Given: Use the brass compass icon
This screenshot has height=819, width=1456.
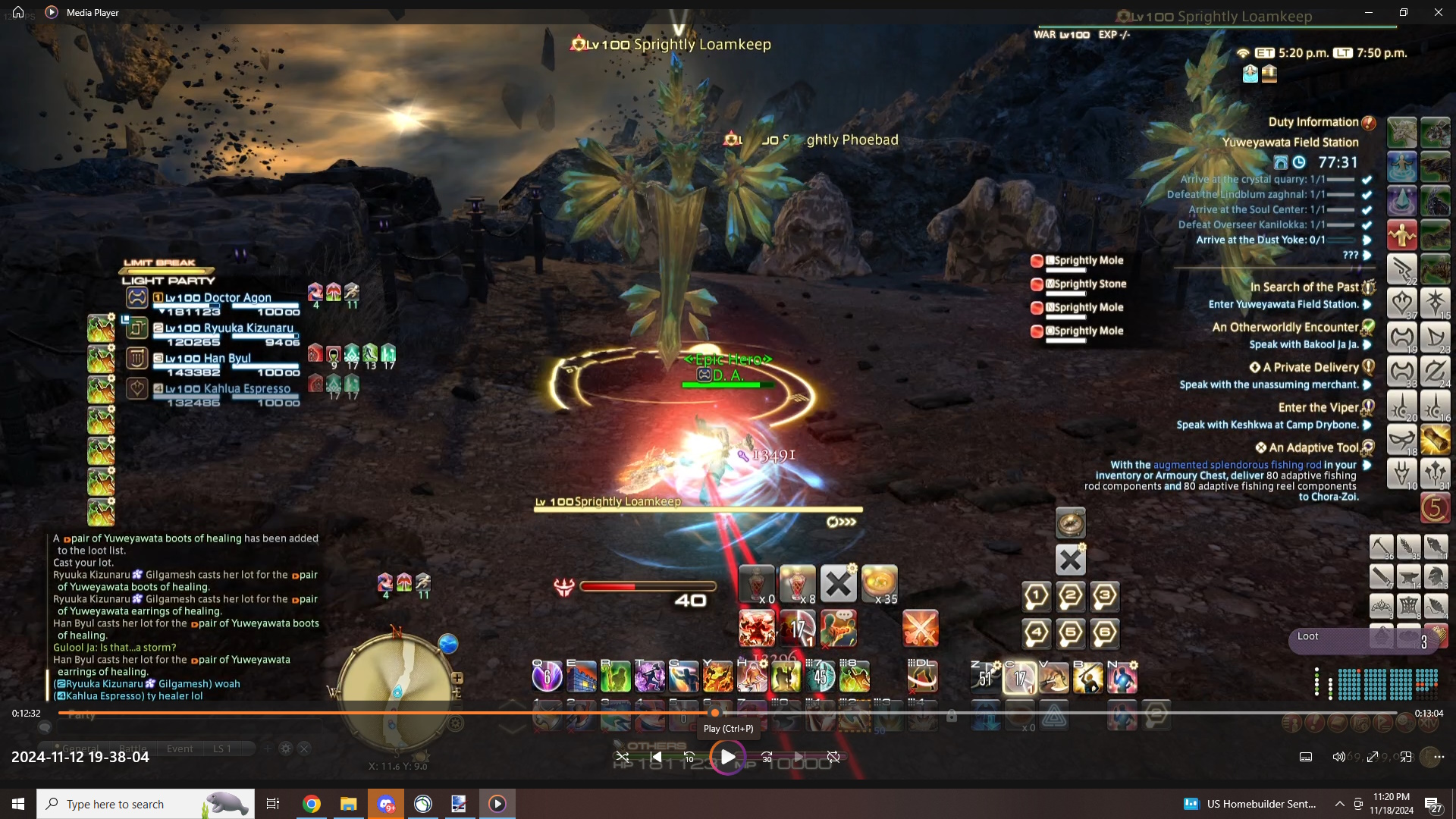Looking at the screenshot, I should pyautogui.click(x=1070, y=523).
